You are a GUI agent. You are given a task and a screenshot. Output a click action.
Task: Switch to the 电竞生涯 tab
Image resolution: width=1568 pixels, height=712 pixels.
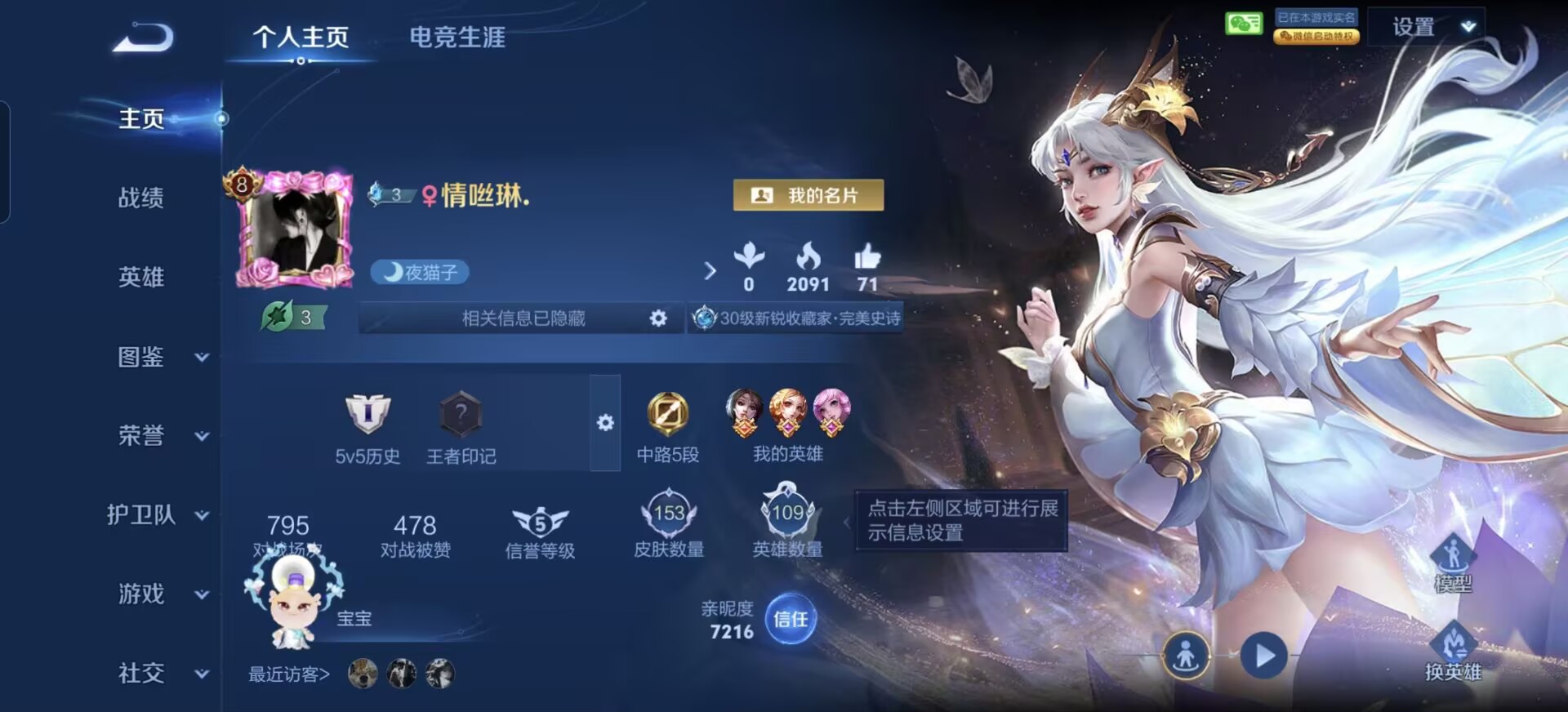pyautogui.click(x=457, y=38)
